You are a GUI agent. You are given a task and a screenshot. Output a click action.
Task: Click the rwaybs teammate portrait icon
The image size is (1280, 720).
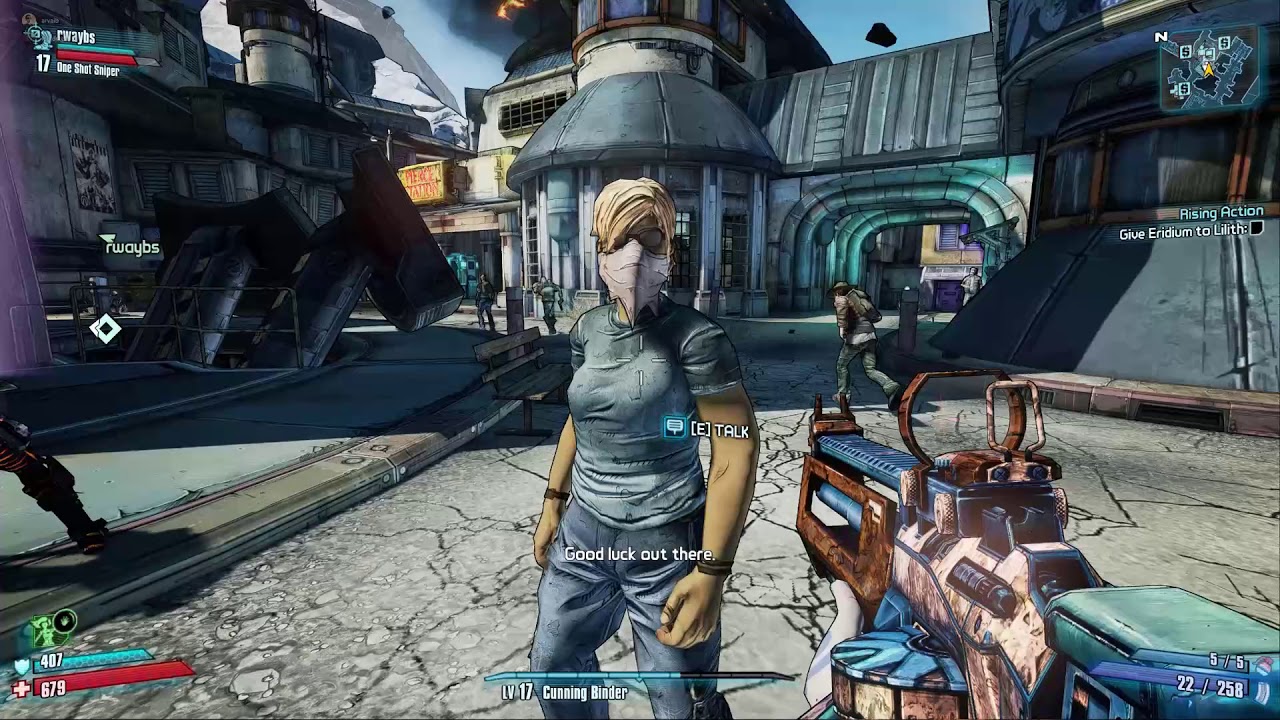(x=40, y=38)
